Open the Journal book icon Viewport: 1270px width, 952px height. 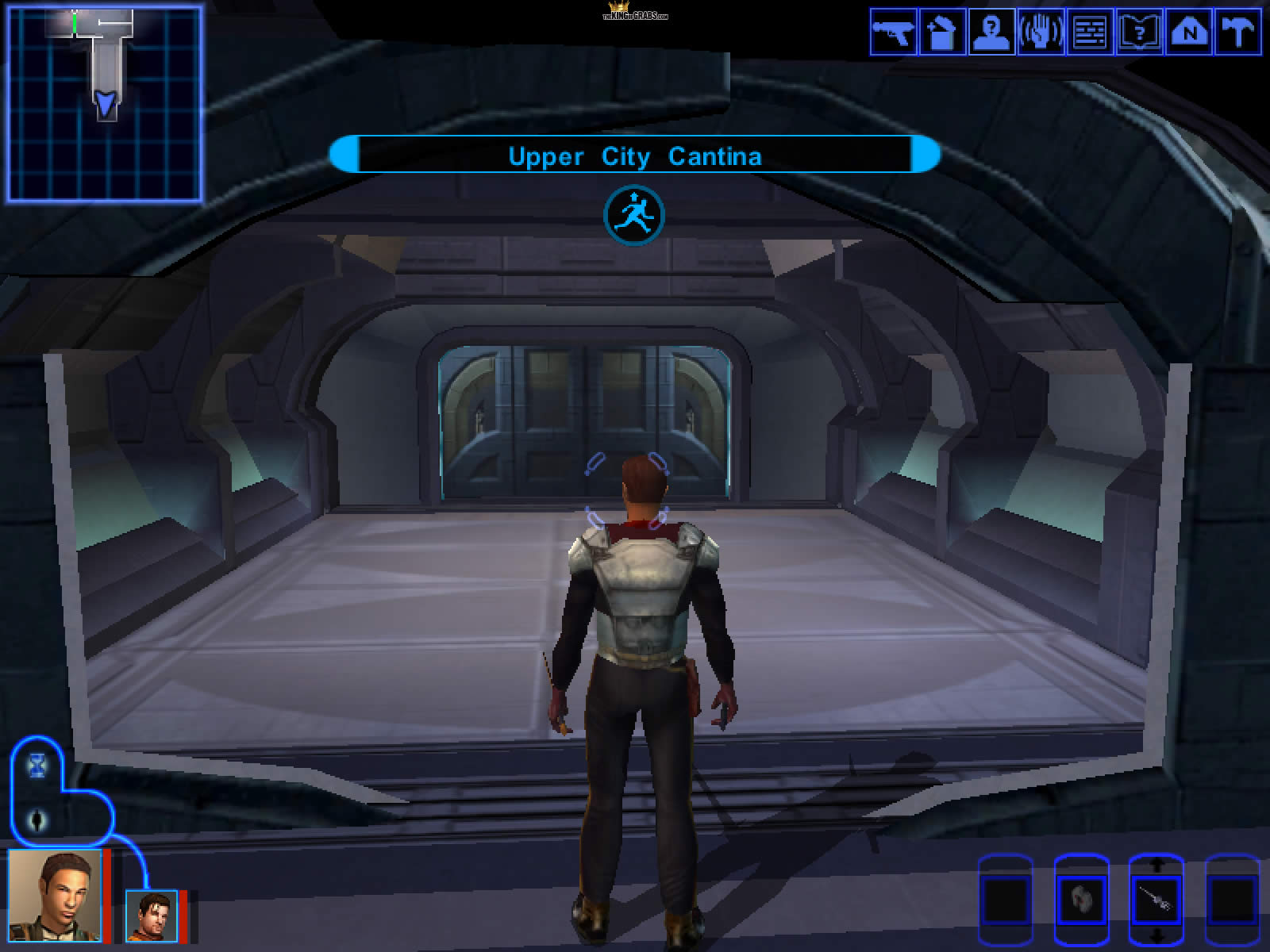tap(1139, 33)
